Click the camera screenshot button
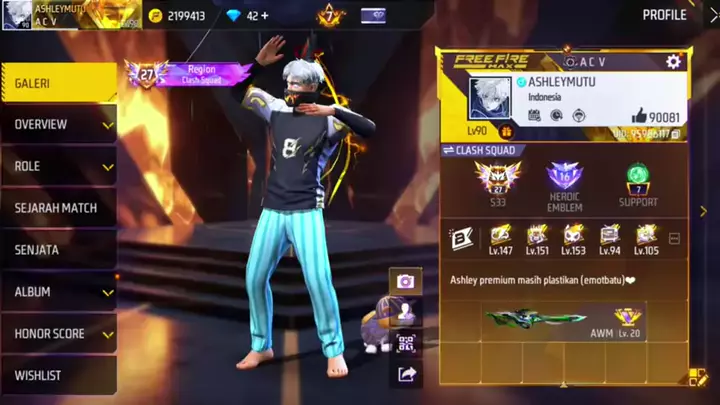This screenshot has height=405, width=720. click(405, 281)
